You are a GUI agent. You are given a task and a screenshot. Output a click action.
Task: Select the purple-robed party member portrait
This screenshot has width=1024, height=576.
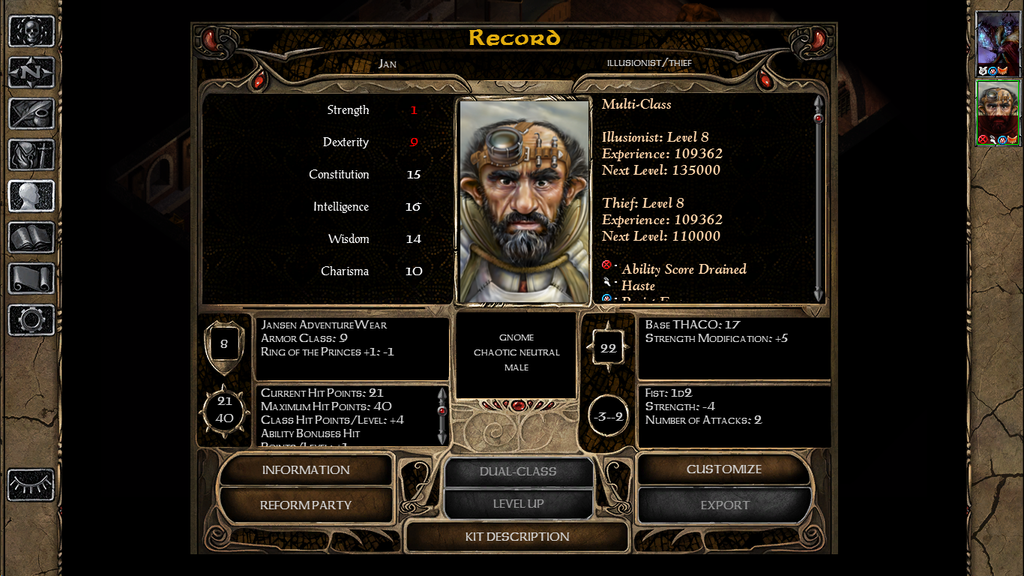click(x=997, y=39)
